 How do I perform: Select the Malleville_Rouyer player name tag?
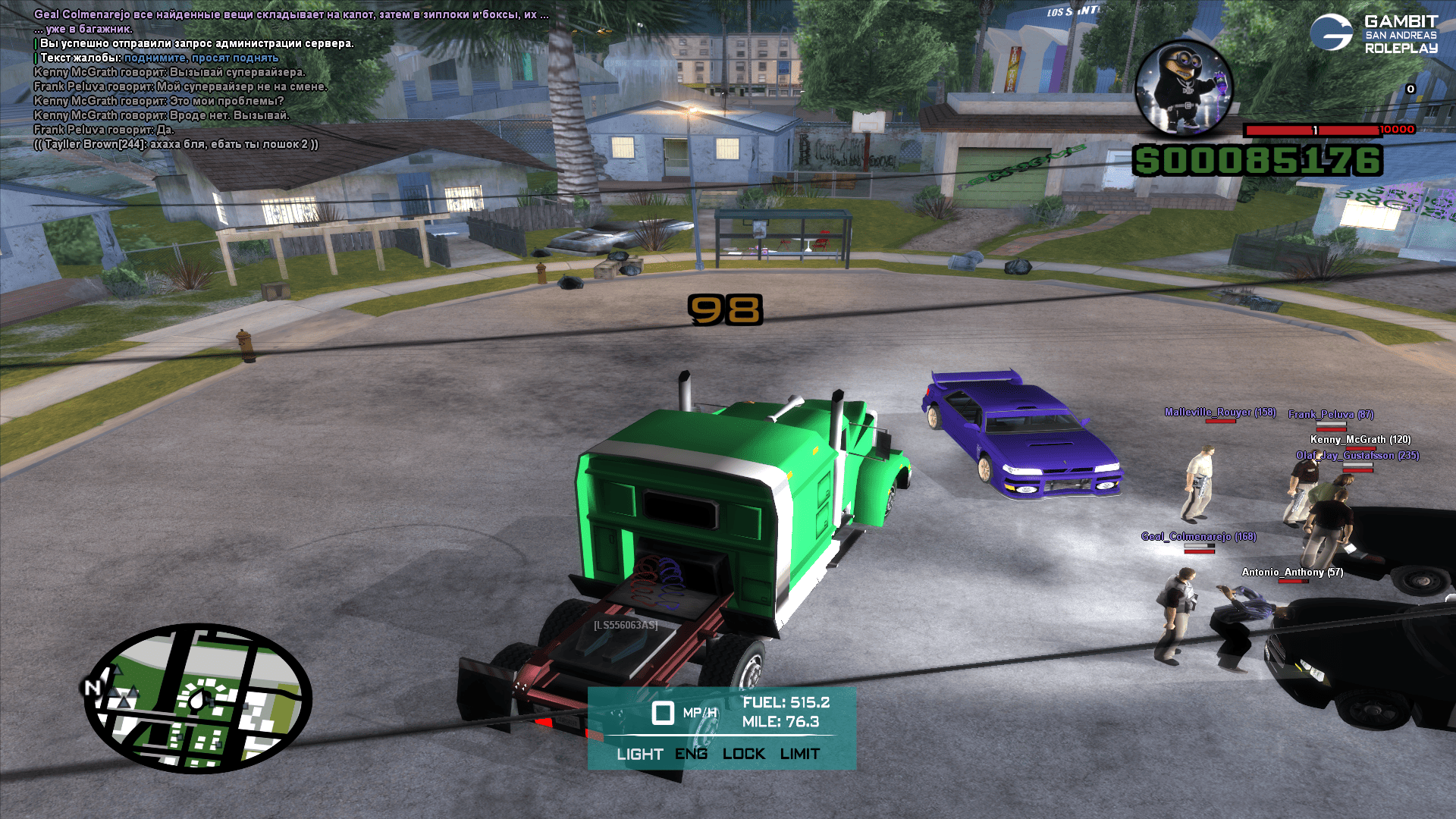[x=1219, y=413]
